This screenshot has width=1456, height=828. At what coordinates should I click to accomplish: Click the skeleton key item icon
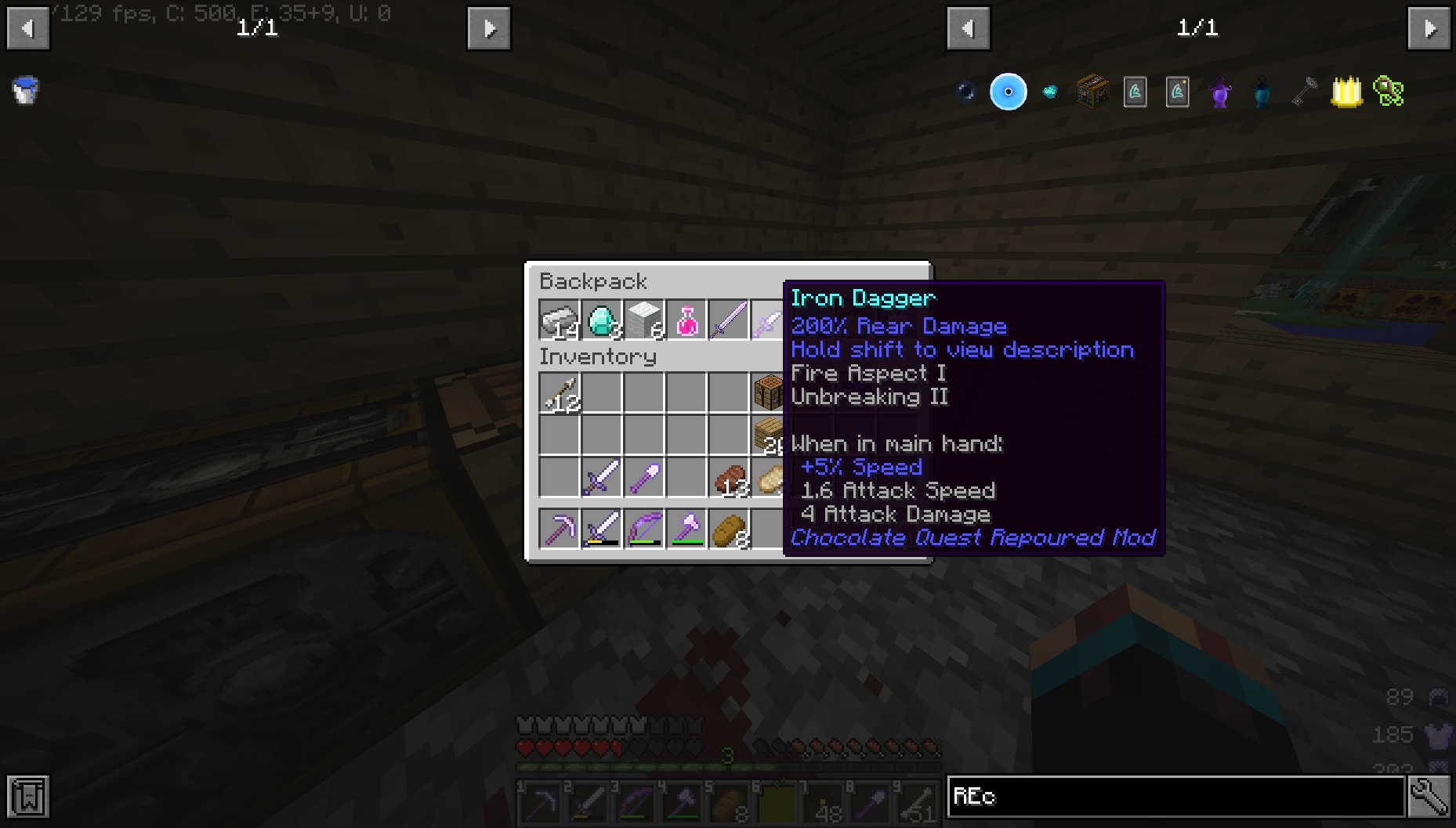tap(1303, 92)
